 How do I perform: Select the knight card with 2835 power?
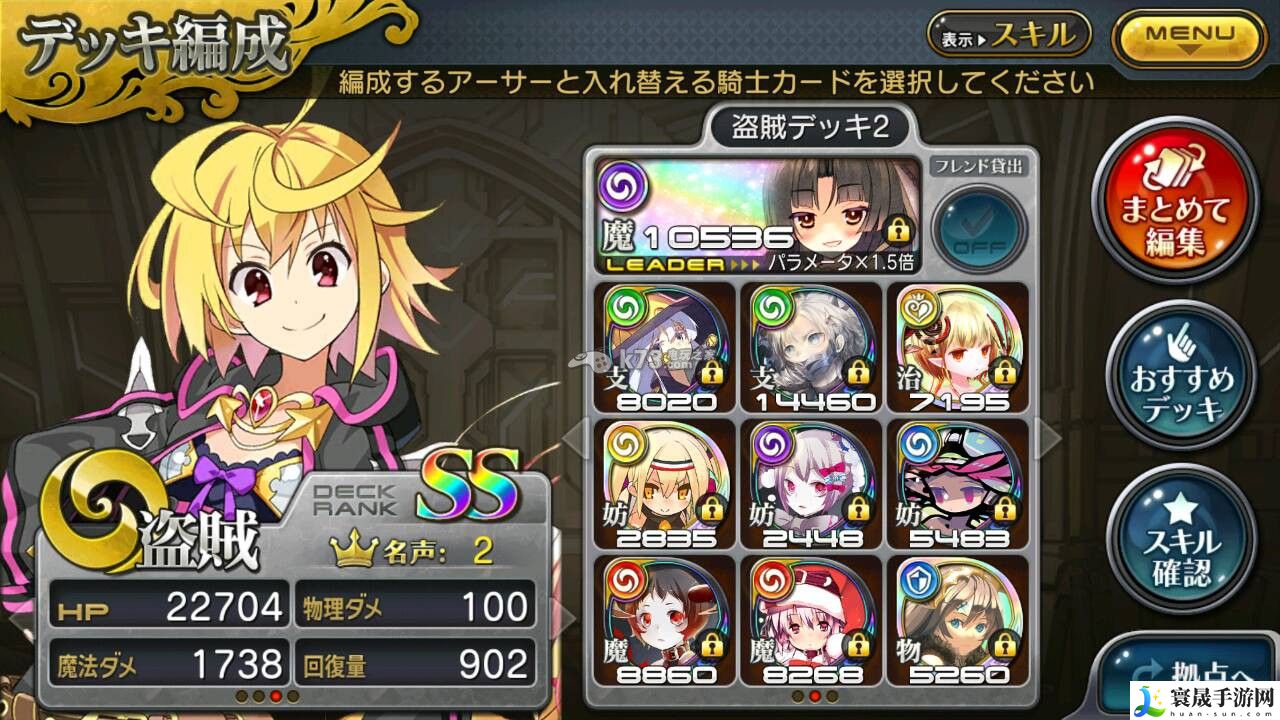pos(663,484)
